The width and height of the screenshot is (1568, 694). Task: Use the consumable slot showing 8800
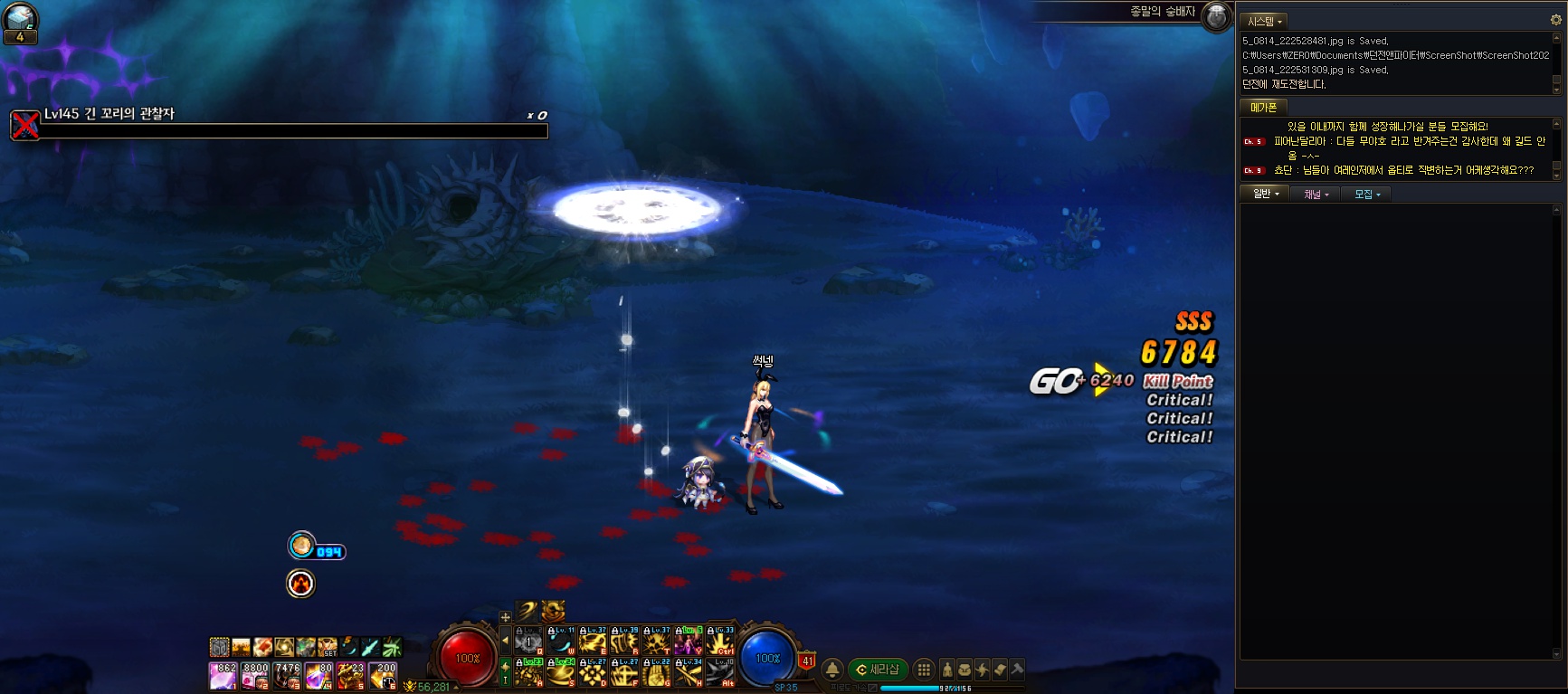[x=255, y=675]
